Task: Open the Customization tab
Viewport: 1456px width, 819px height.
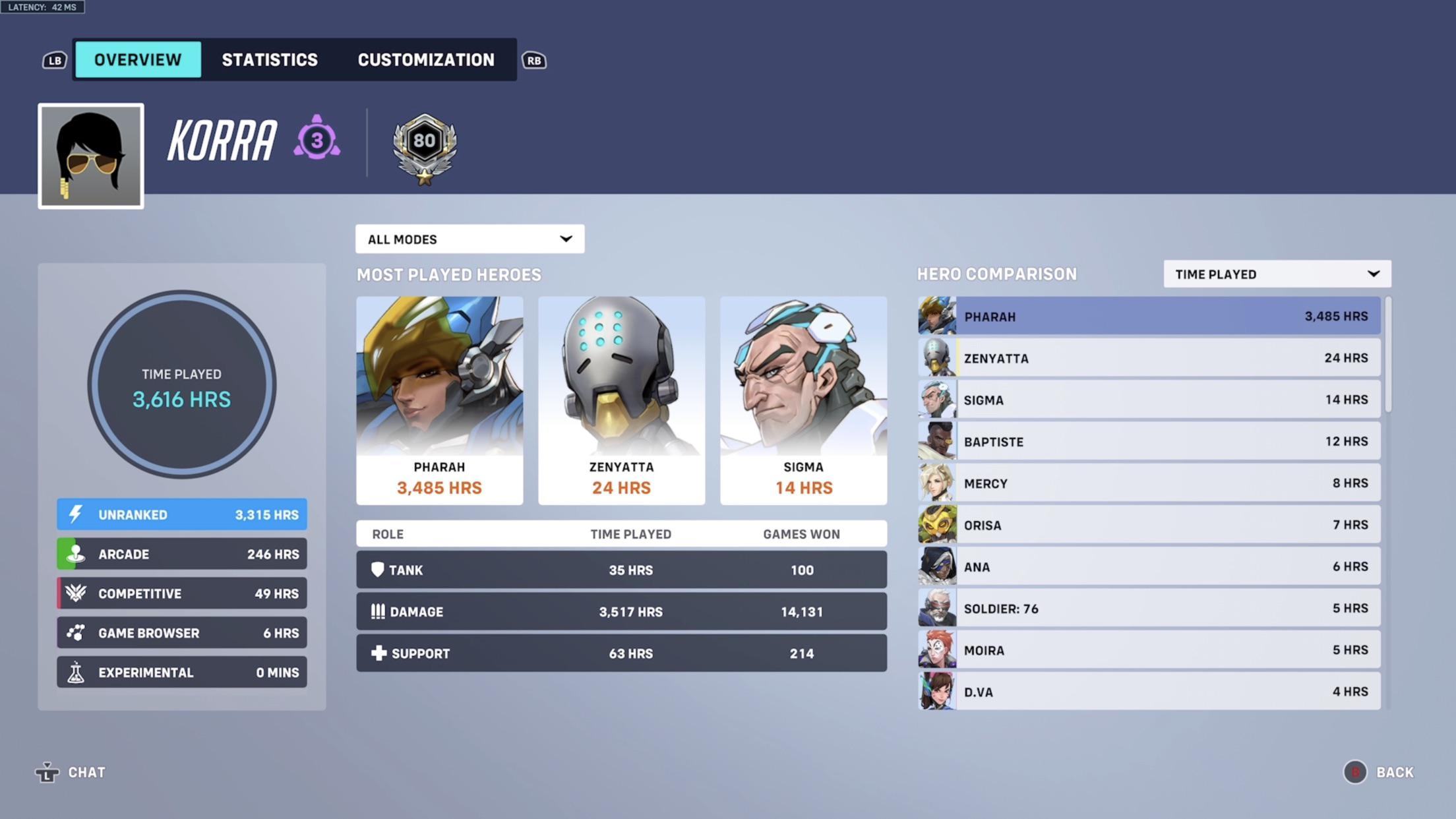Action: coord(426,60)
